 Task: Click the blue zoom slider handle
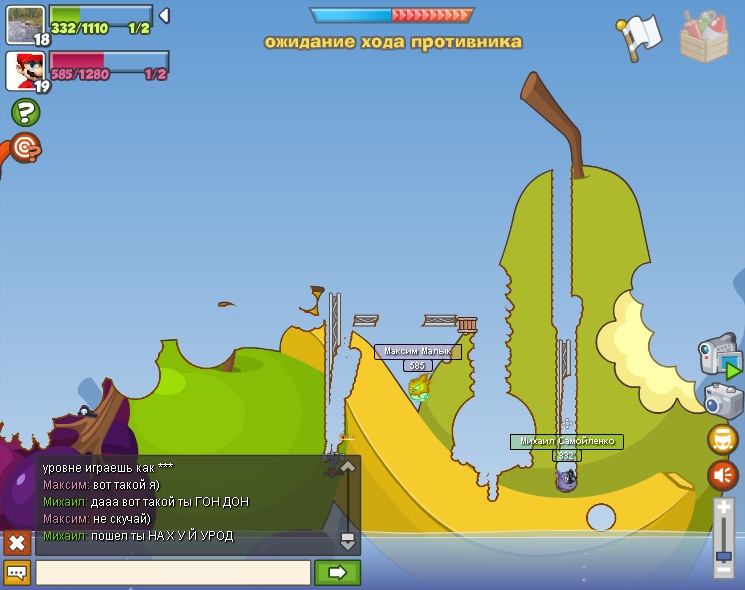724,555
